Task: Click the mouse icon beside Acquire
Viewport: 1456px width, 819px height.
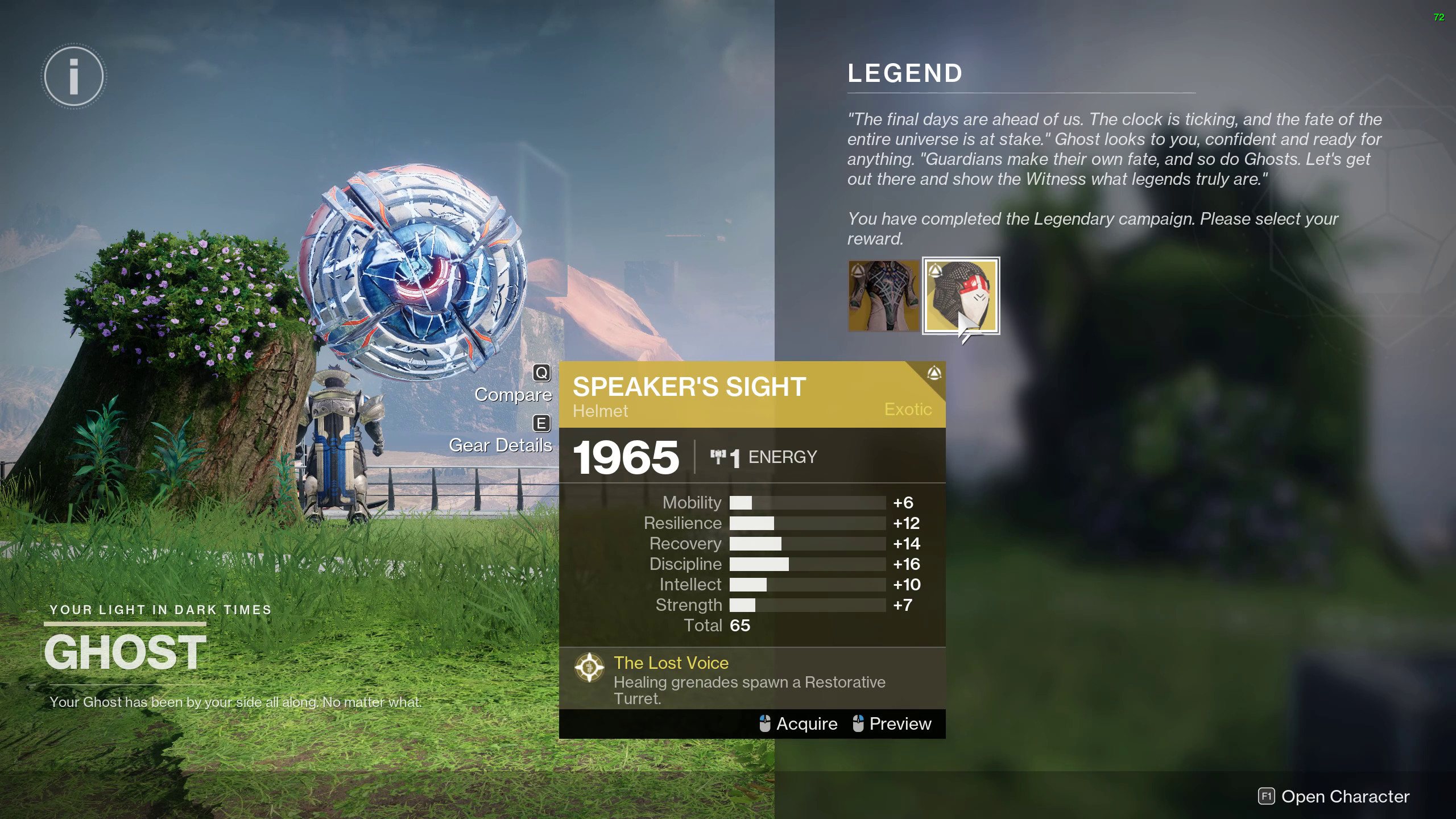Action: coord(764,723)
